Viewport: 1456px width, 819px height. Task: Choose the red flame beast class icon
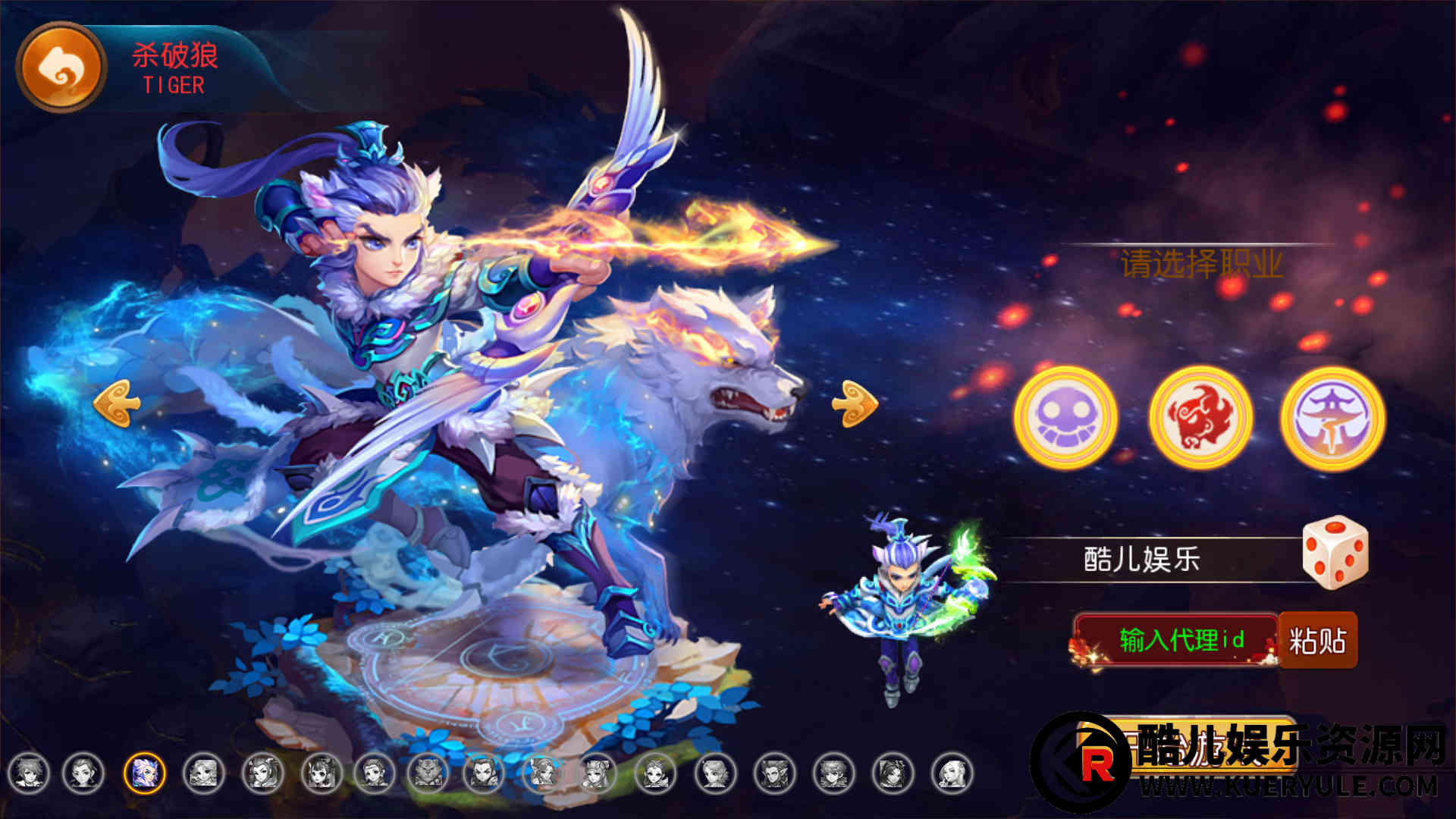click(1200, 416)
